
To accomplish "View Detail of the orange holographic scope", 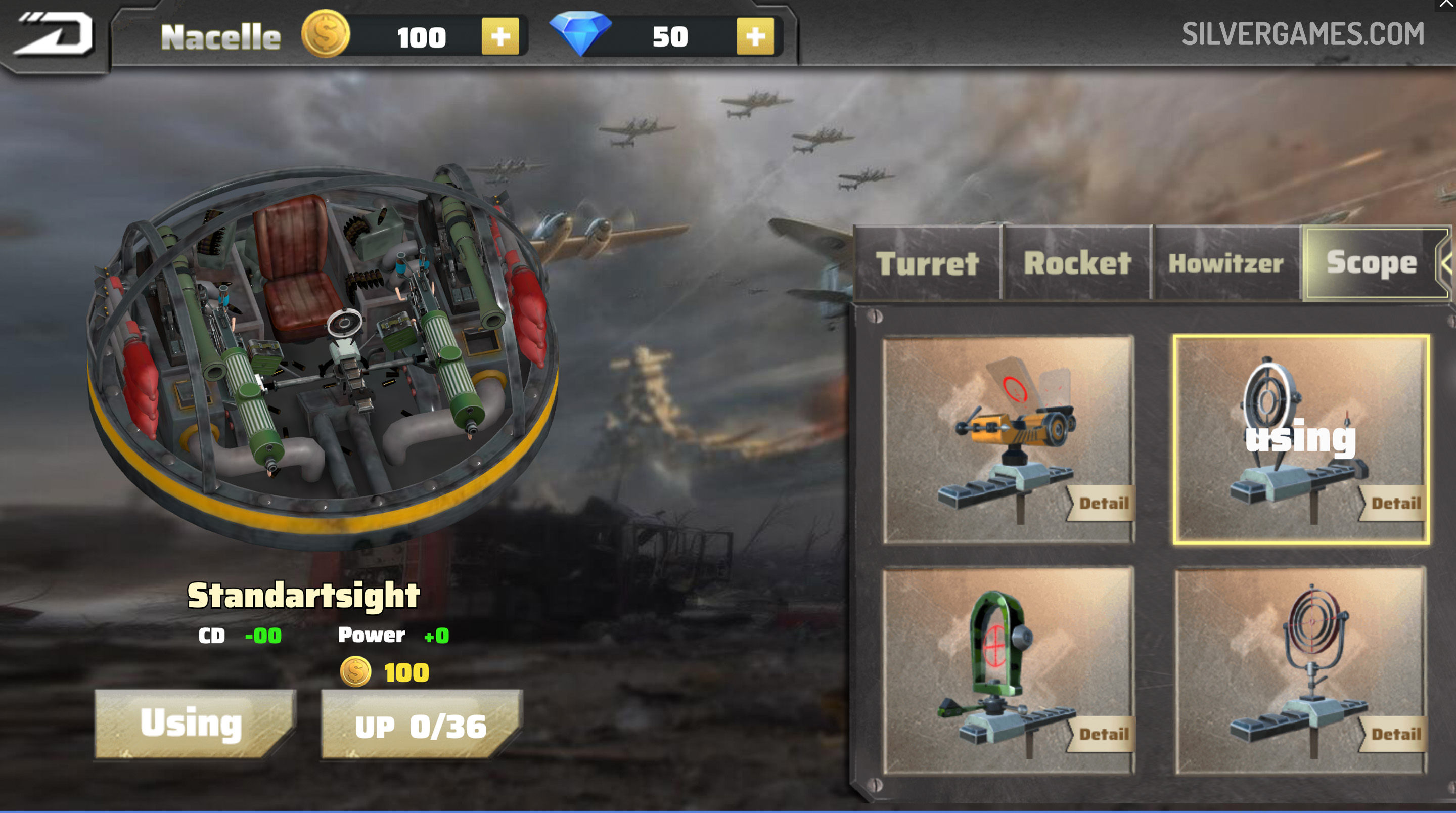I will (x=1103, y=503).
